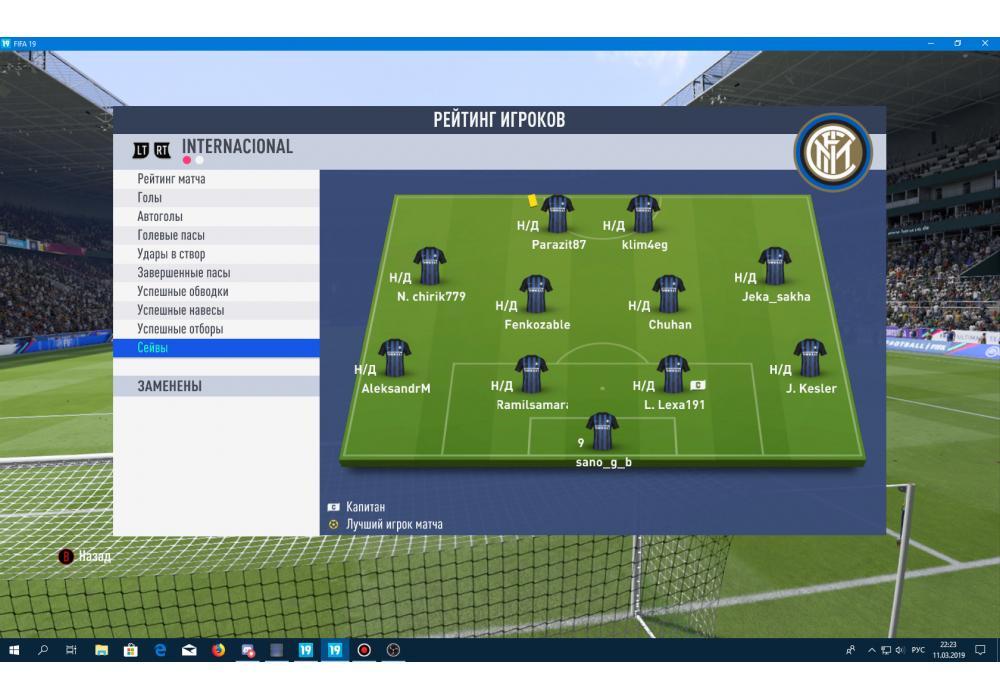This screenshot has width=1000, height=700.
Task: Select player klim4eg's shirt
Action: click(643, 214)
